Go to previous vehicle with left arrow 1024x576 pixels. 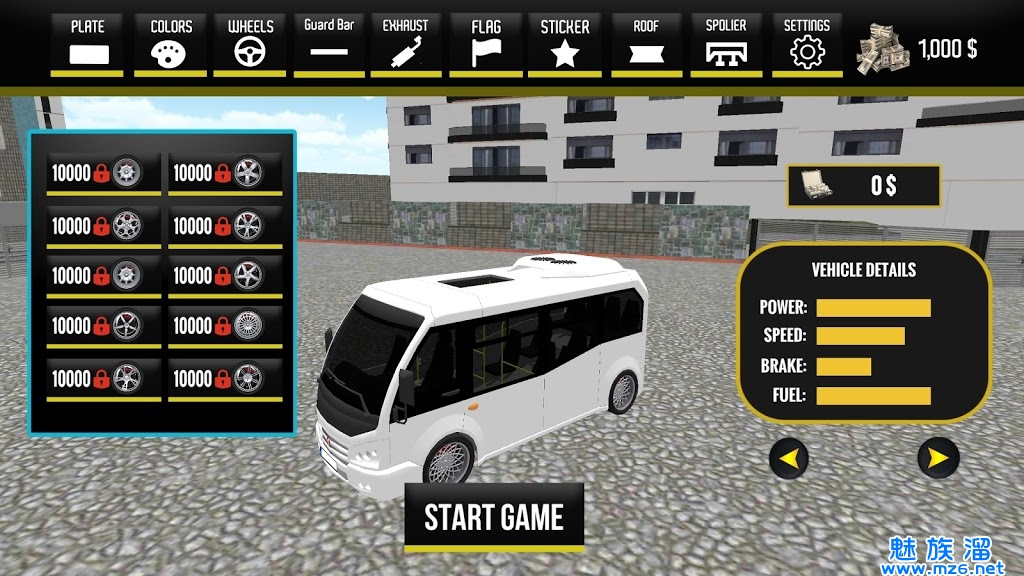789,459
